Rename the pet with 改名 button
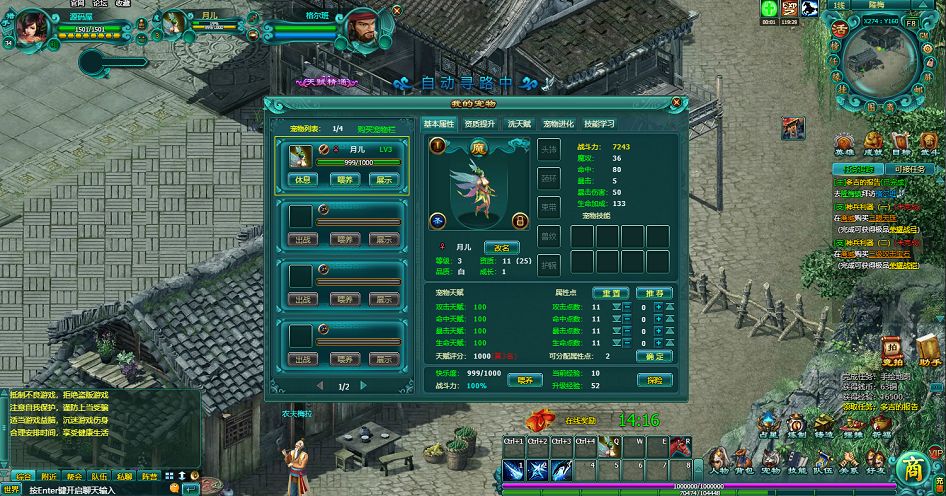 502,247
